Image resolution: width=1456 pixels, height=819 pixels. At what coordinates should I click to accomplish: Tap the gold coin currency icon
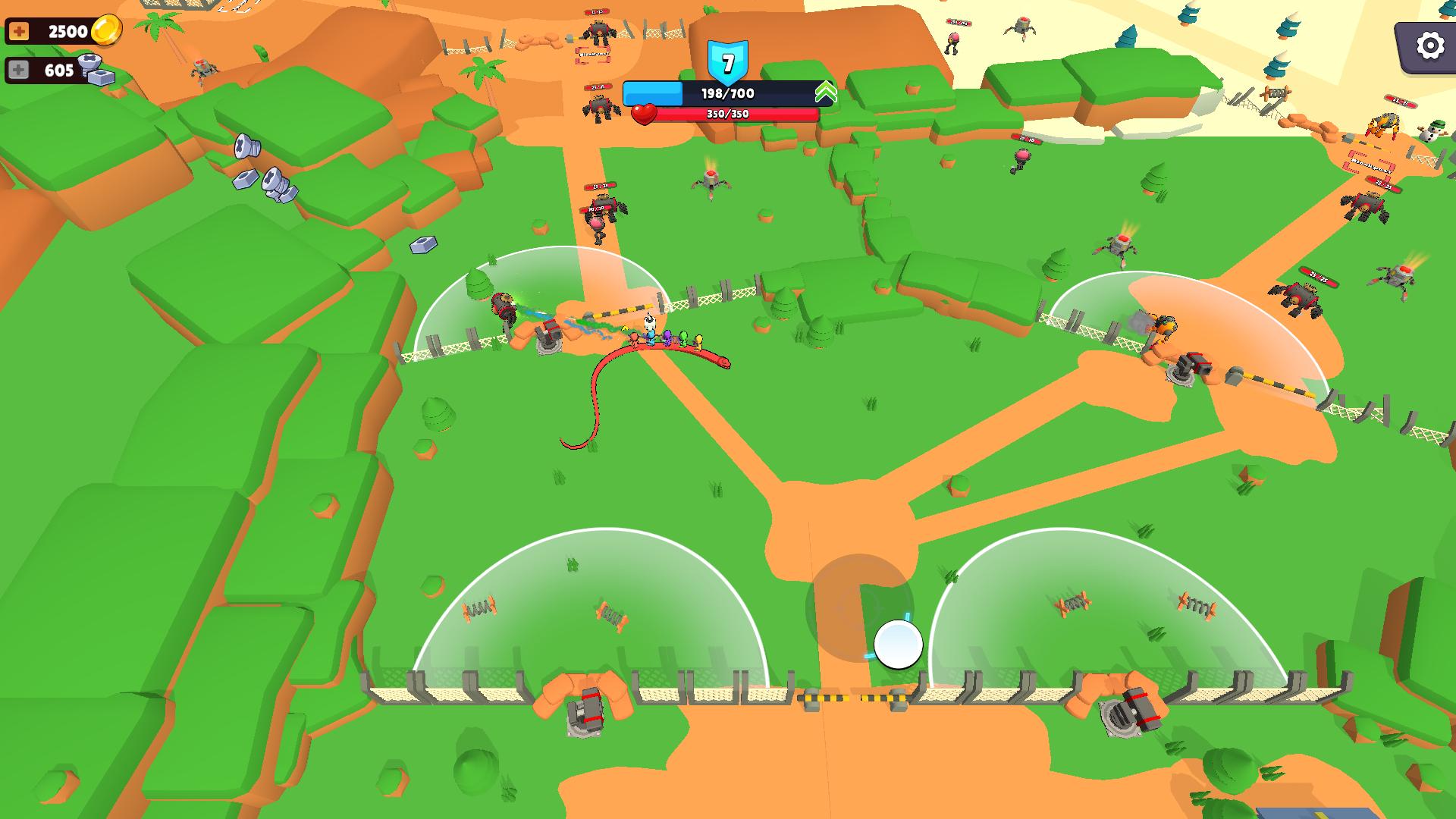(x=106, y=30)
